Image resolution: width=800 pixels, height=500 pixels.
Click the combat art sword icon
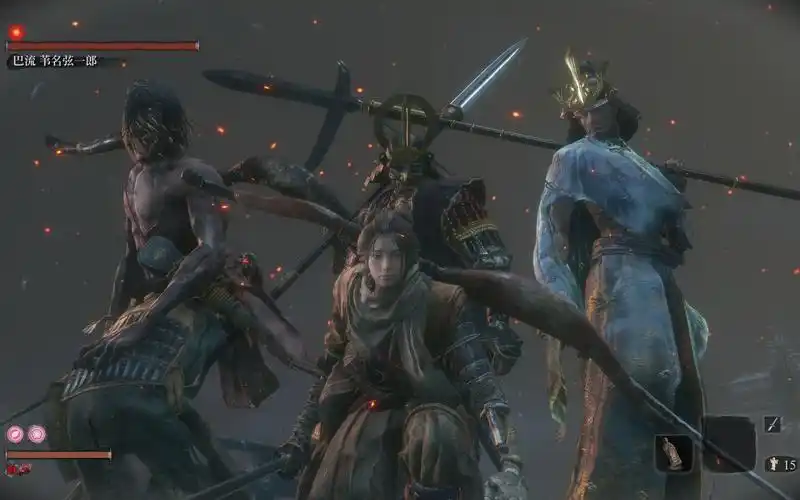[x=773, y=424]
